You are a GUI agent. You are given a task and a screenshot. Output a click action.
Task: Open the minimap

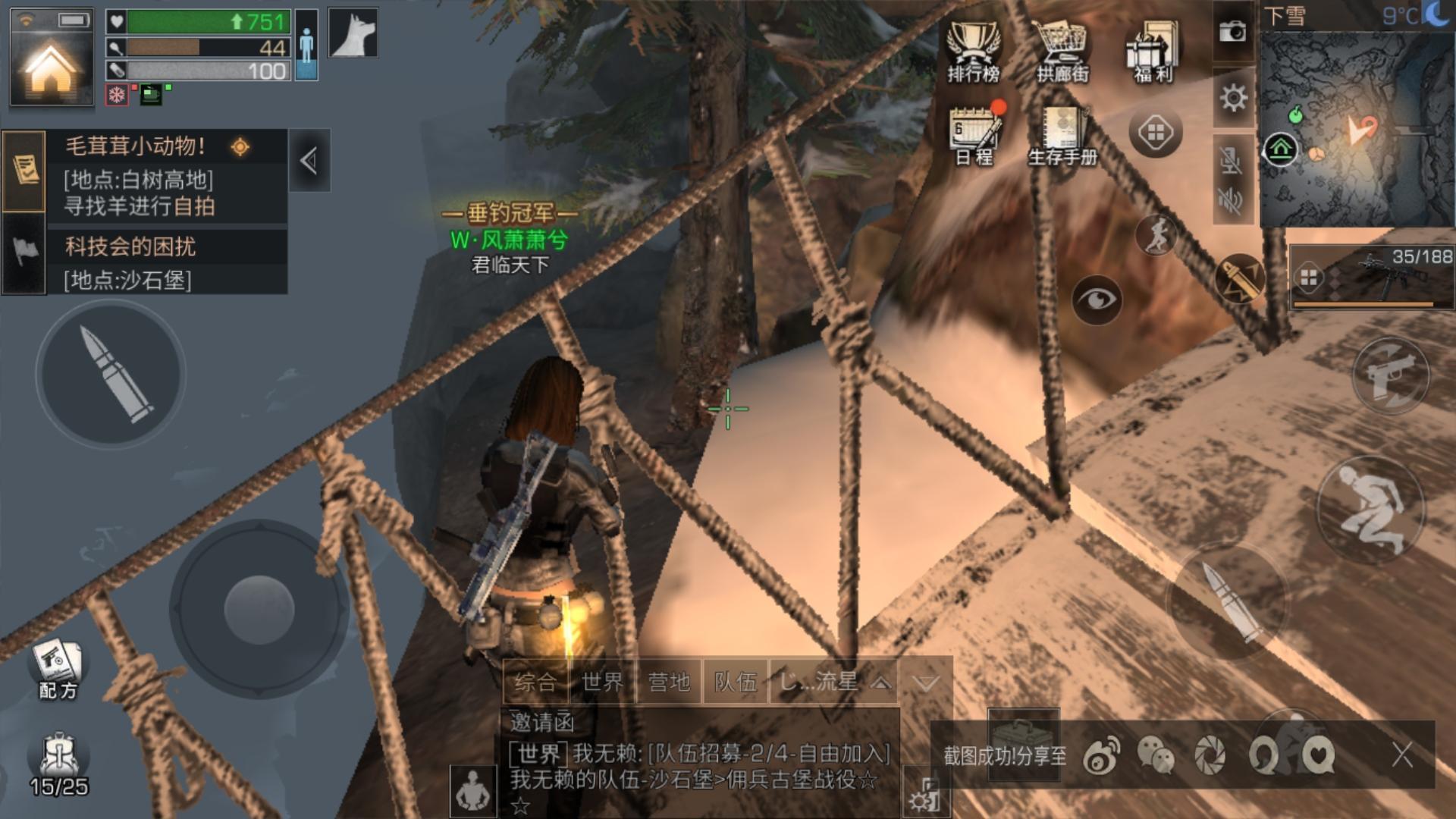click(1357, 127)
